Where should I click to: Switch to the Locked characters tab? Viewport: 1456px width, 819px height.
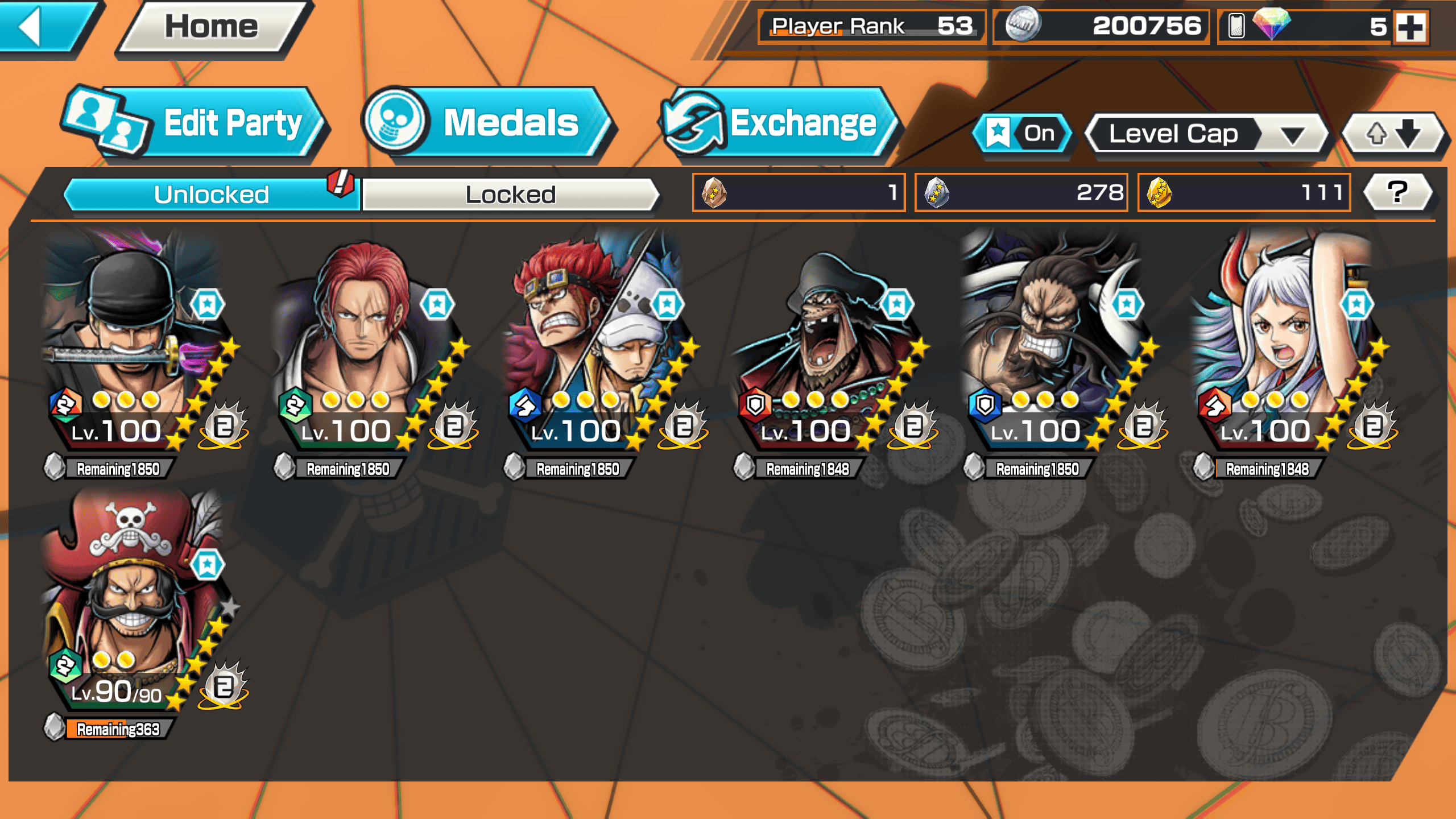[510, 195]
